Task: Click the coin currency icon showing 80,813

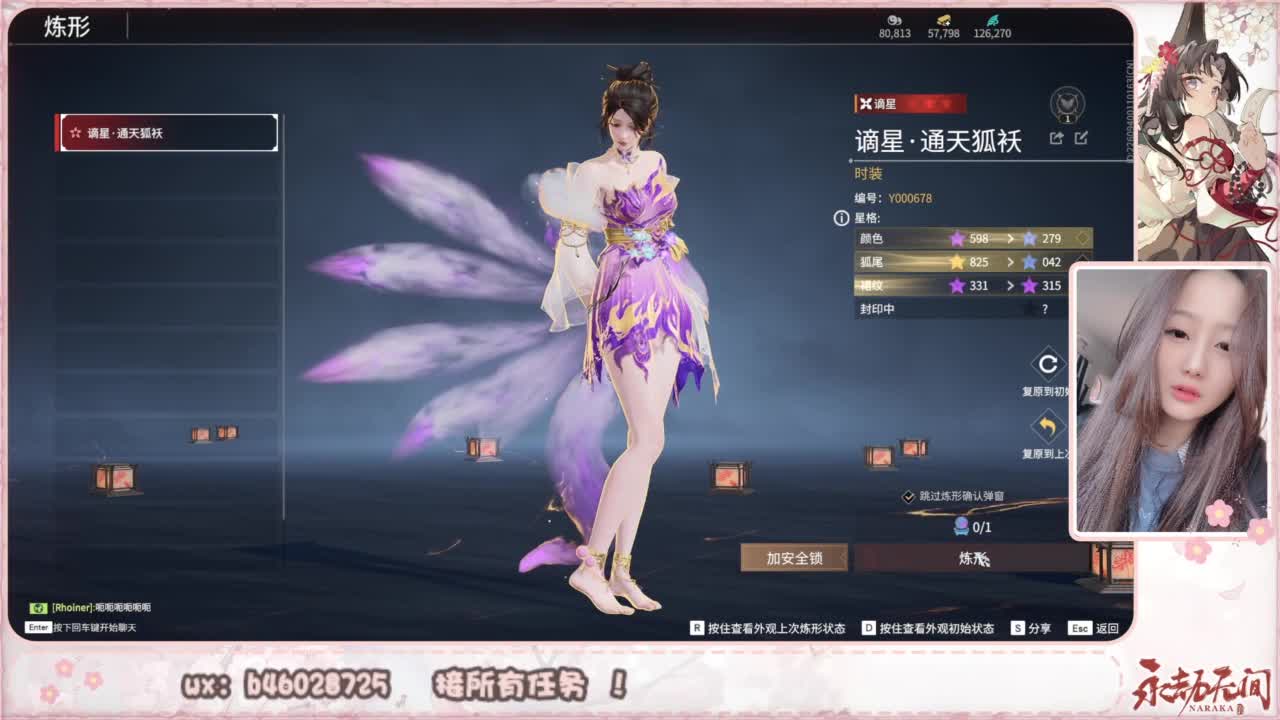Action: tap(895, 19)
